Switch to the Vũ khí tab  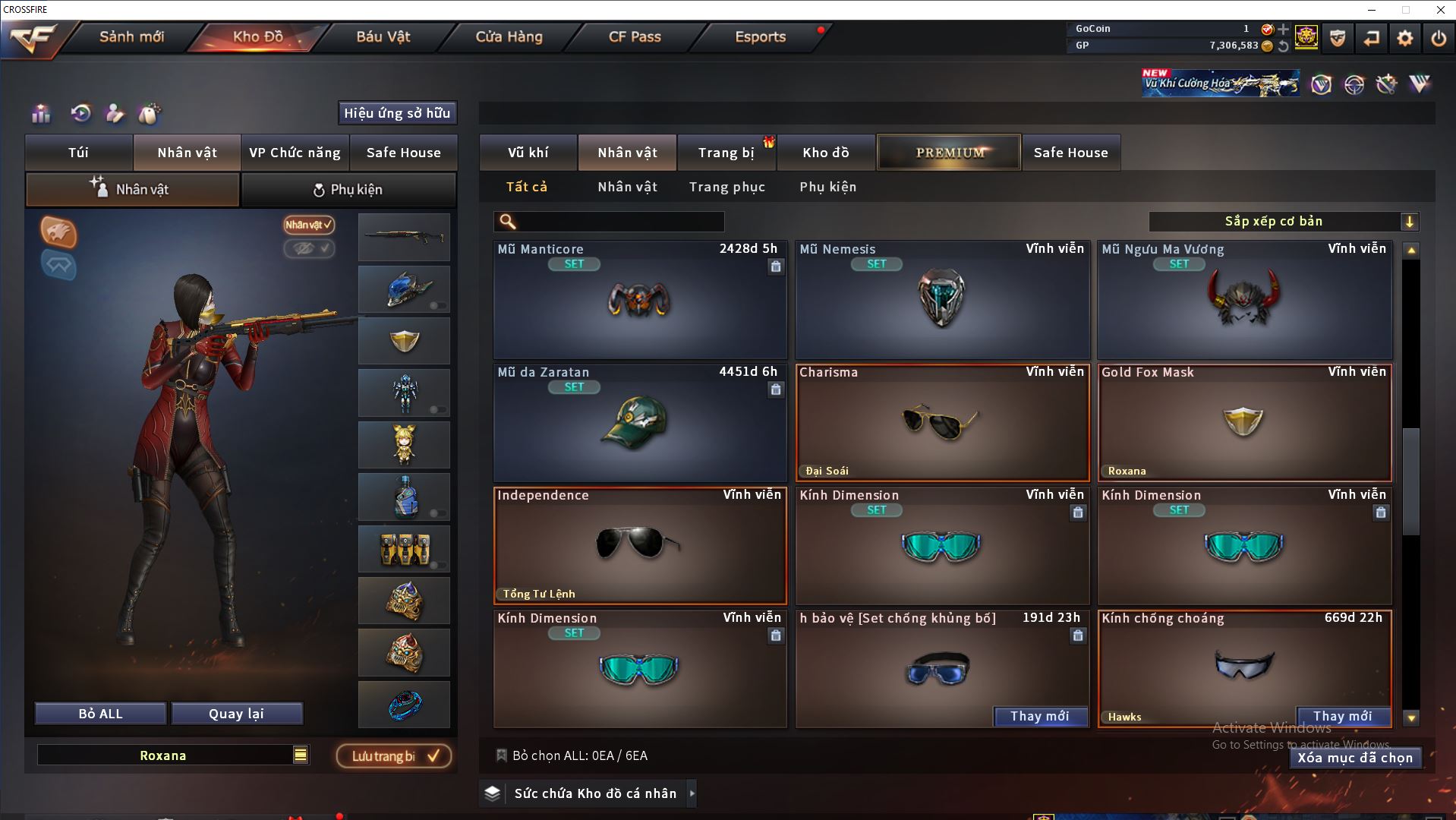click(528, 153)
